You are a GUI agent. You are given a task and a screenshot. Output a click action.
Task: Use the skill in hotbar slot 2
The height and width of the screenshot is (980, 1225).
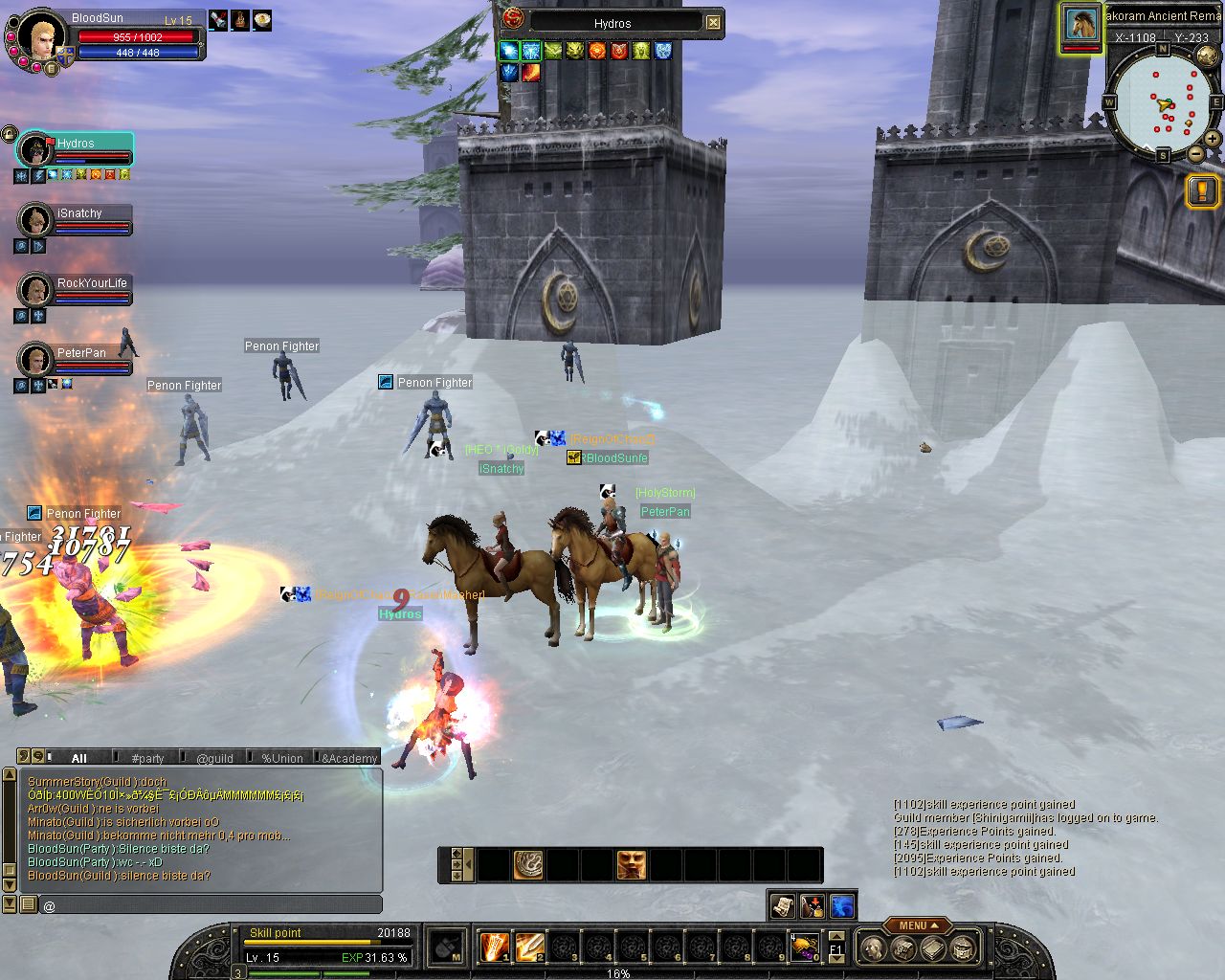[529, 947]
